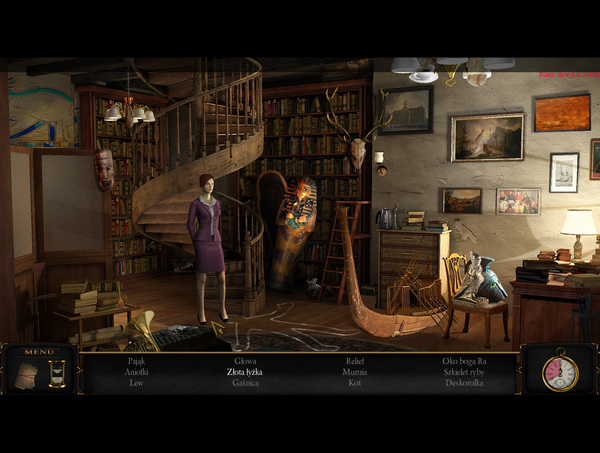Choose 'Gaśnica' from the item list
The height and width of the screenshot is (453, 600).
coord(245,383)
